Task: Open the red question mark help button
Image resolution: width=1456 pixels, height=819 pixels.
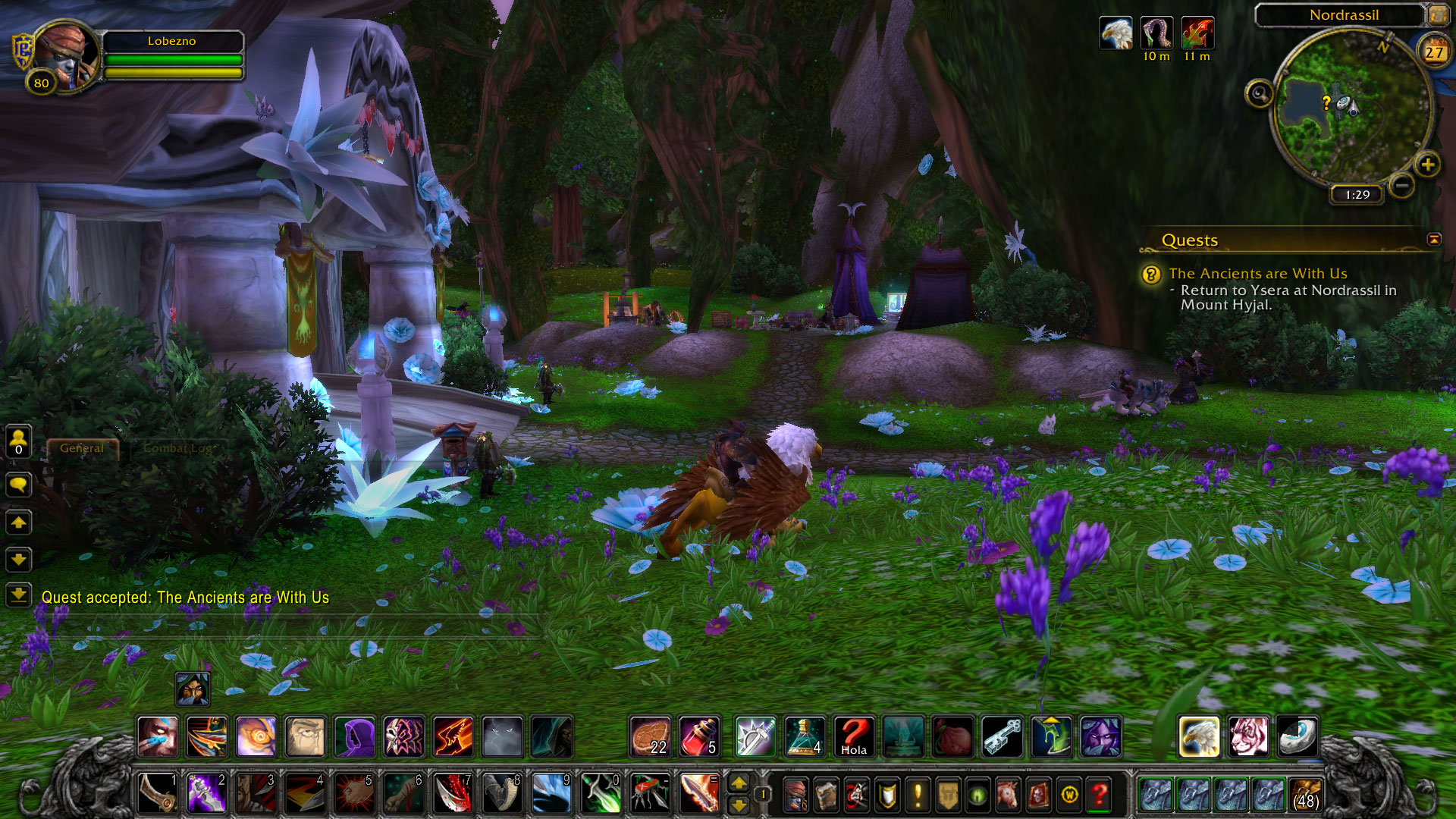Action: tap(1099, 795)
